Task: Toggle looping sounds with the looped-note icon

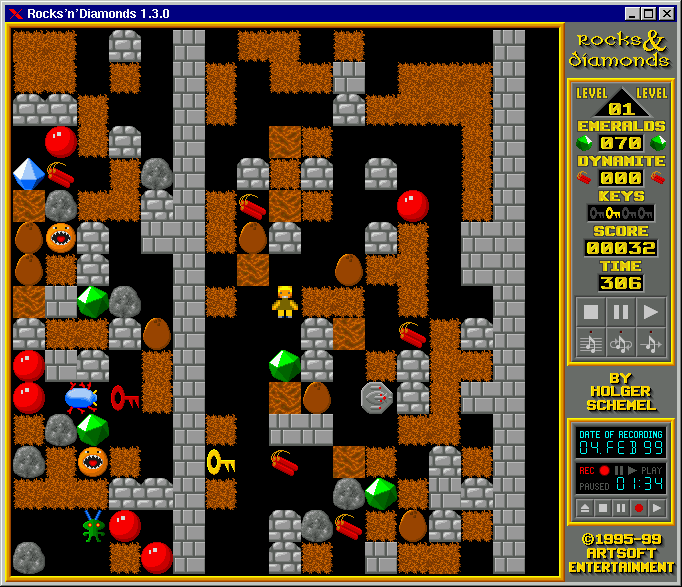Action: (x=621, y=343)
